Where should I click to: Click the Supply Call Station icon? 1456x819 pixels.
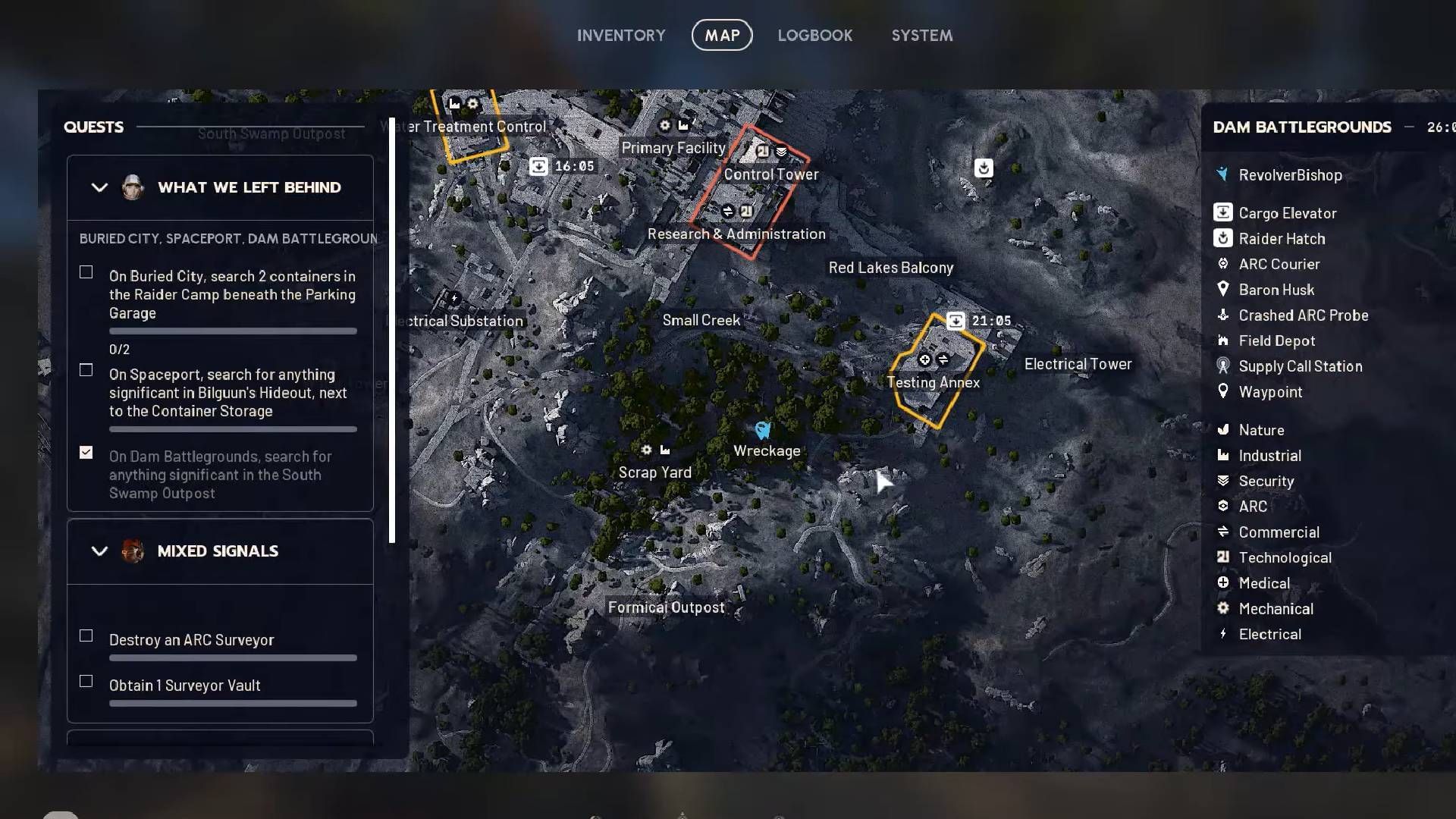click(x=1222, y=366)
